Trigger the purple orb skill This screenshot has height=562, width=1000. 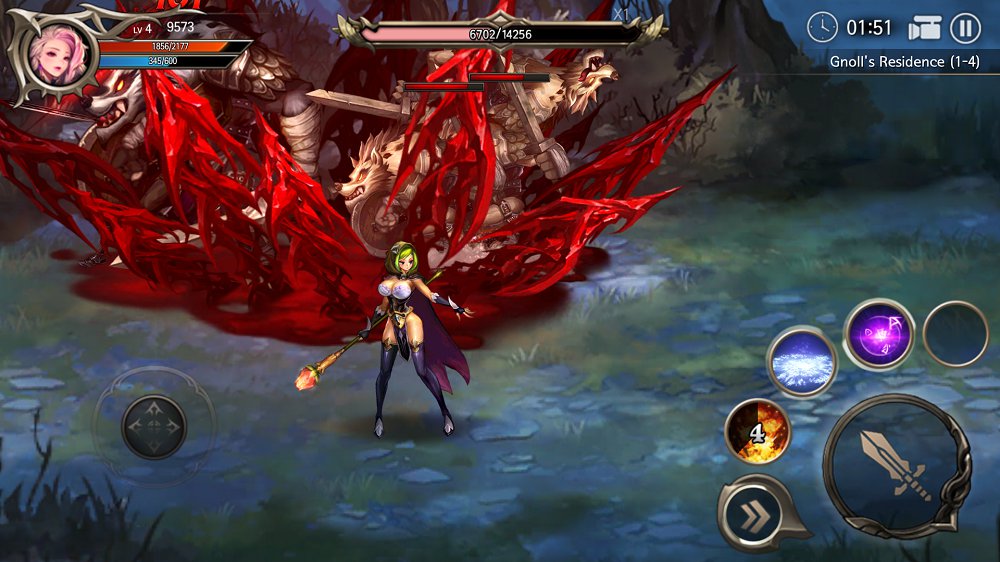pos(879,334)
